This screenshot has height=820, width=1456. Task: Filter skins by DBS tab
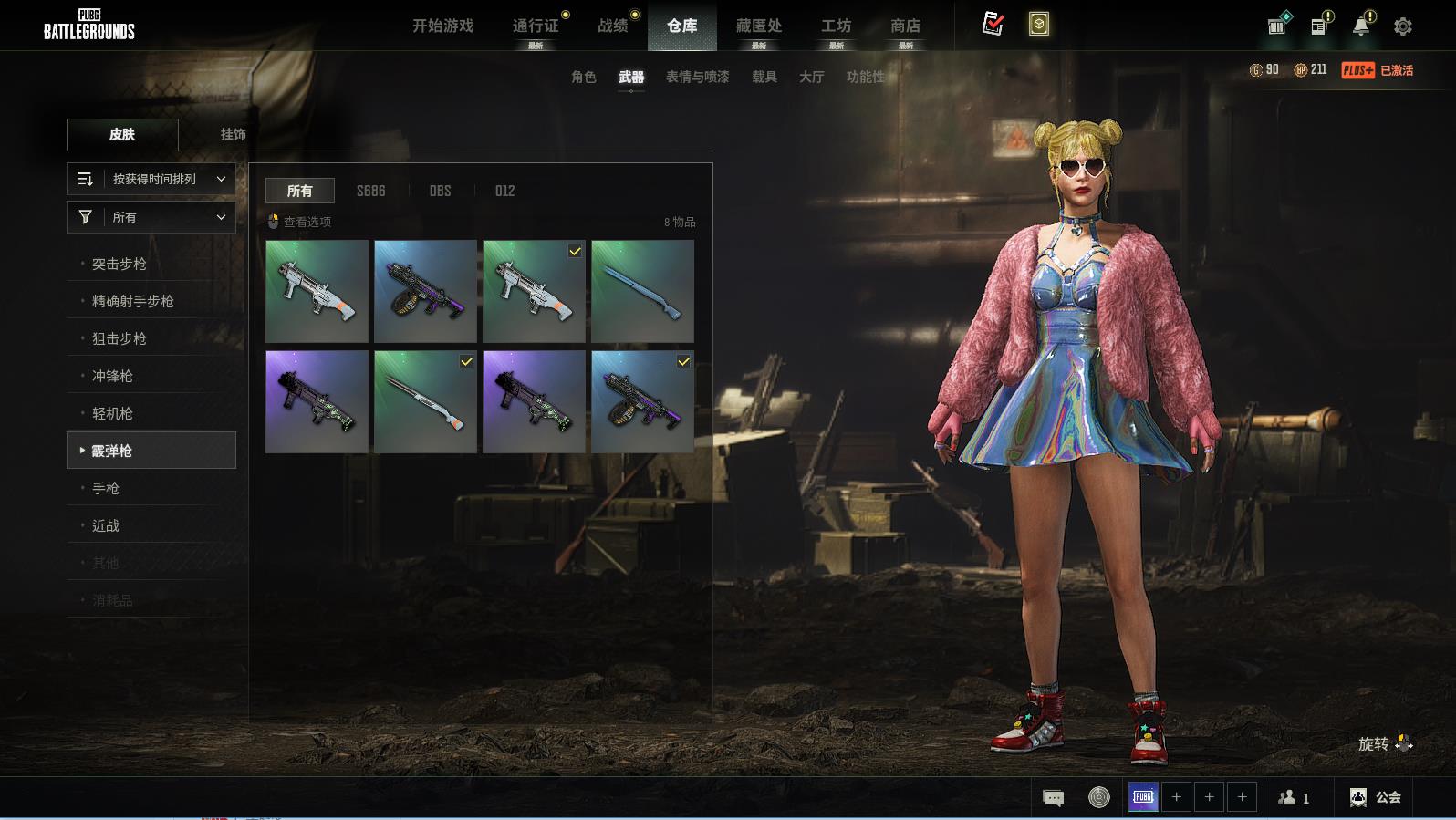click(x=440, y=191)
